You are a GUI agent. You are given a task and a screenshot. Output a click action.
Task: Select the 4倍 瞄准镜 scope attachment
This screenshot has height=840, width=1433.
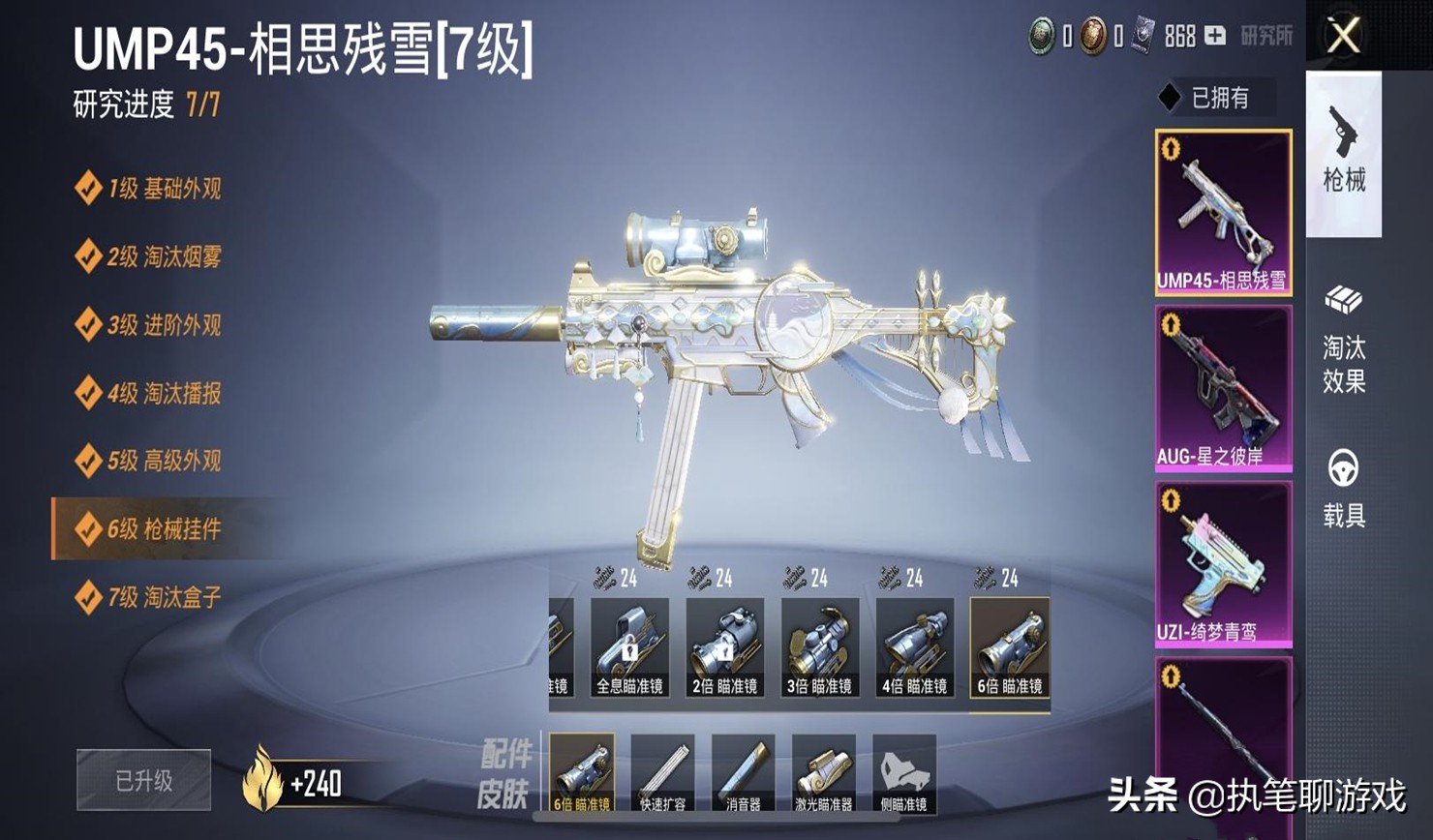(x=914, y=646)
